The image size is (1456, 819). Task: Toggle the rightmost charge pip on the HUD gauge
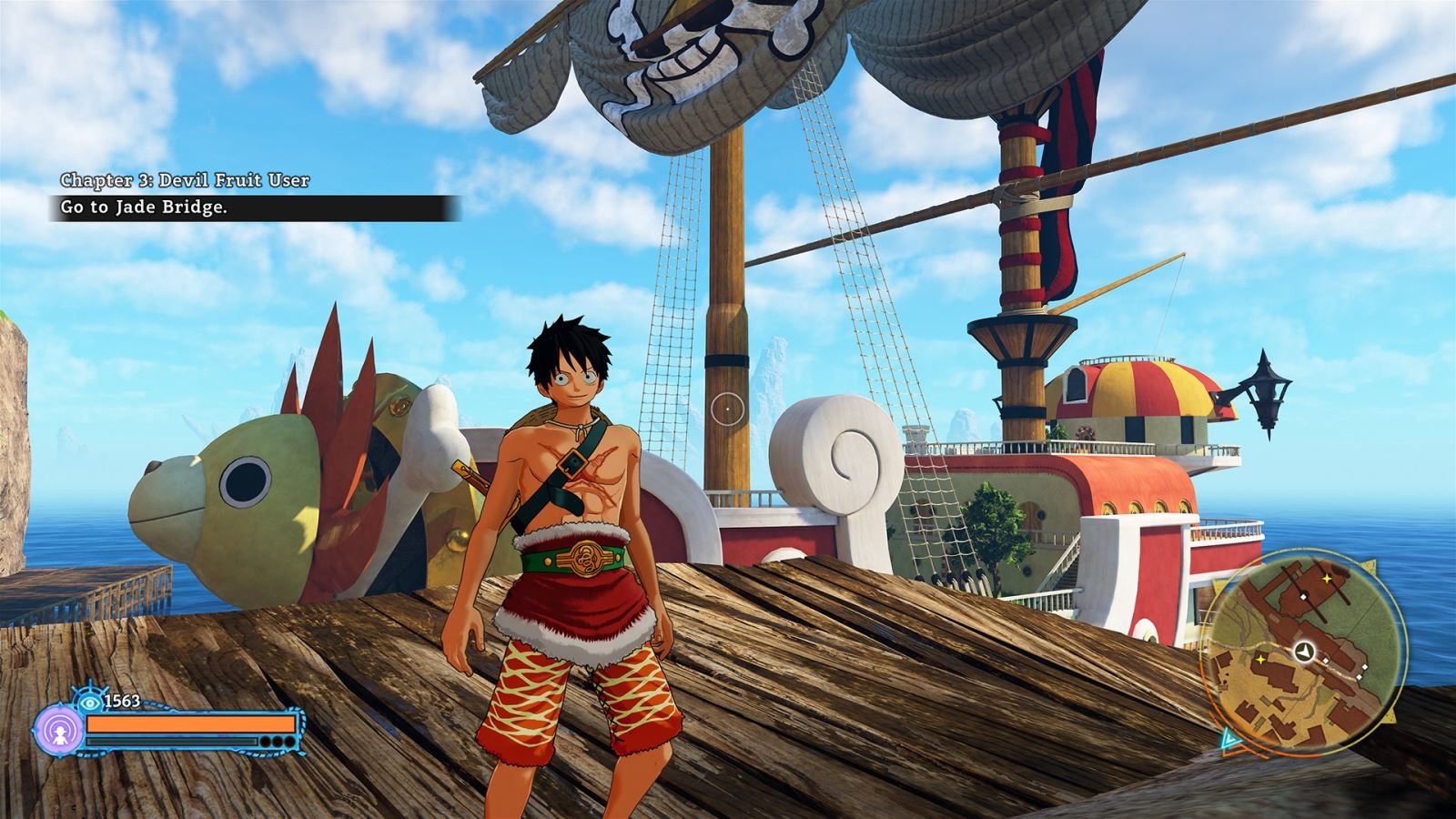point(289,742)
